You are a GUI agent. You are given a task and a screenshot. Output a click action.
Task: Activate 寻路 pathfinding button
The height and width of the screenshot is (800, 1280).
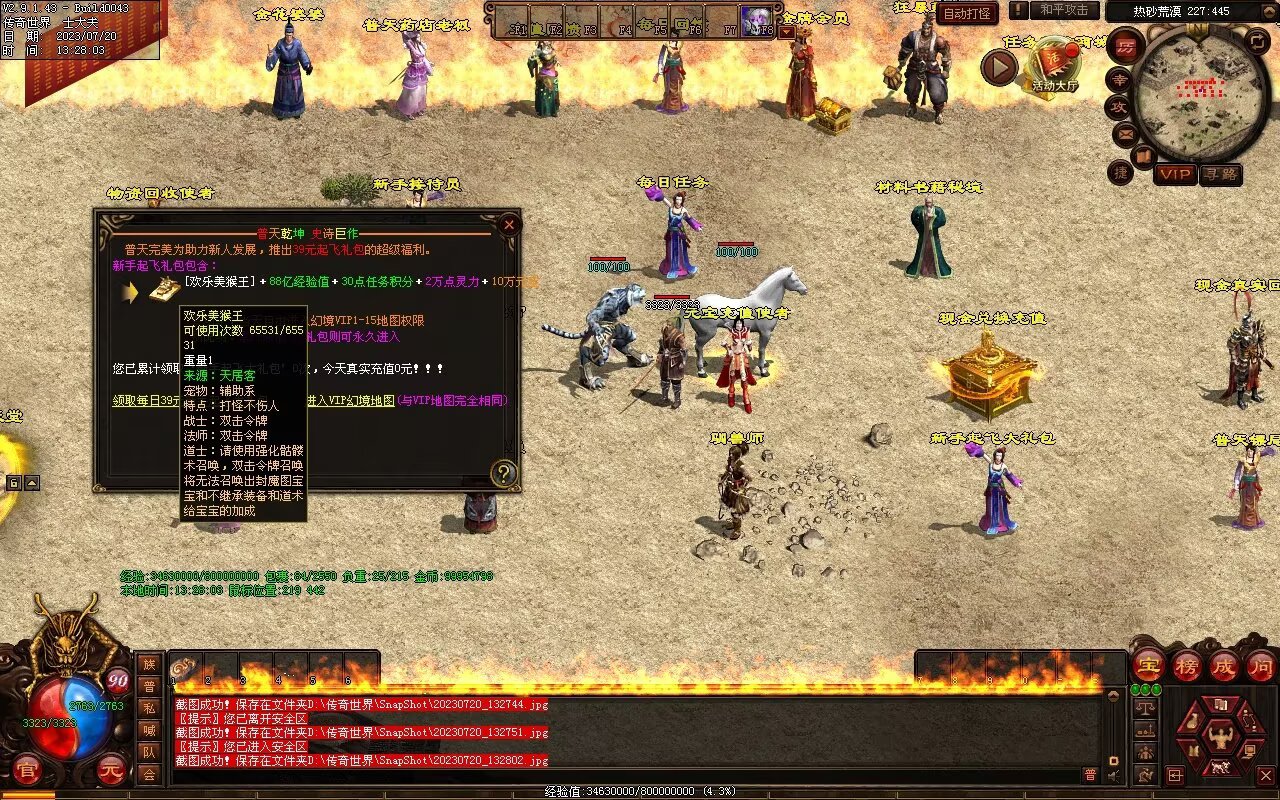click(x=1221, y=174)
